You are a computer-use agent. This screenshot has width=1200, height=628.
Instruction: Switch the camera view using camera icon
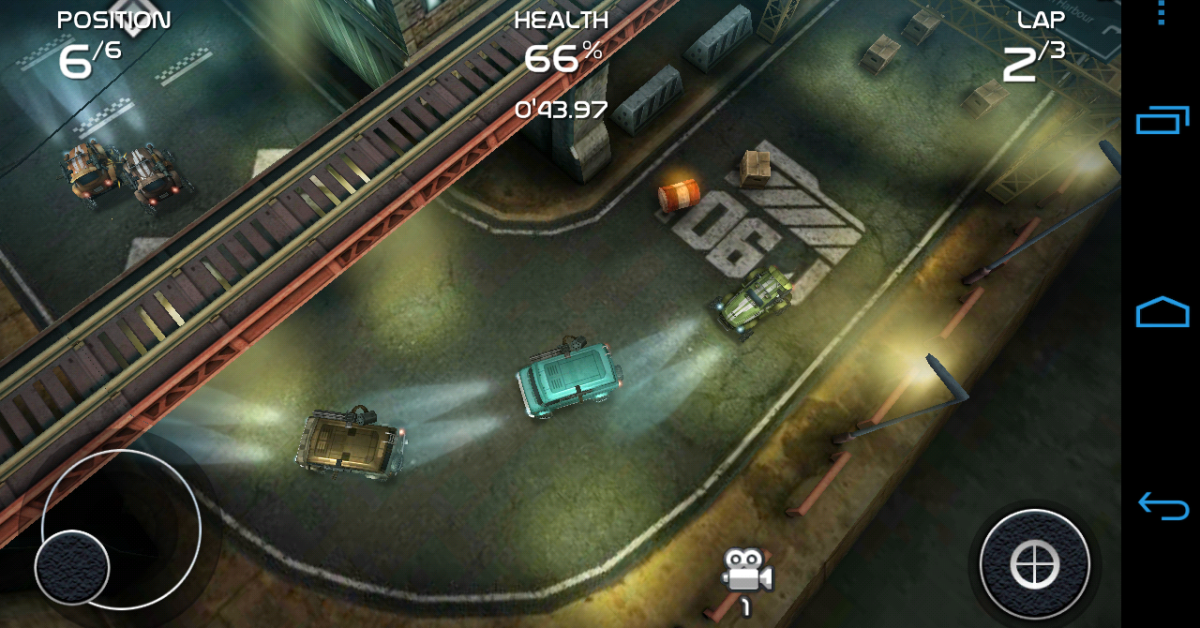[747, 571]
